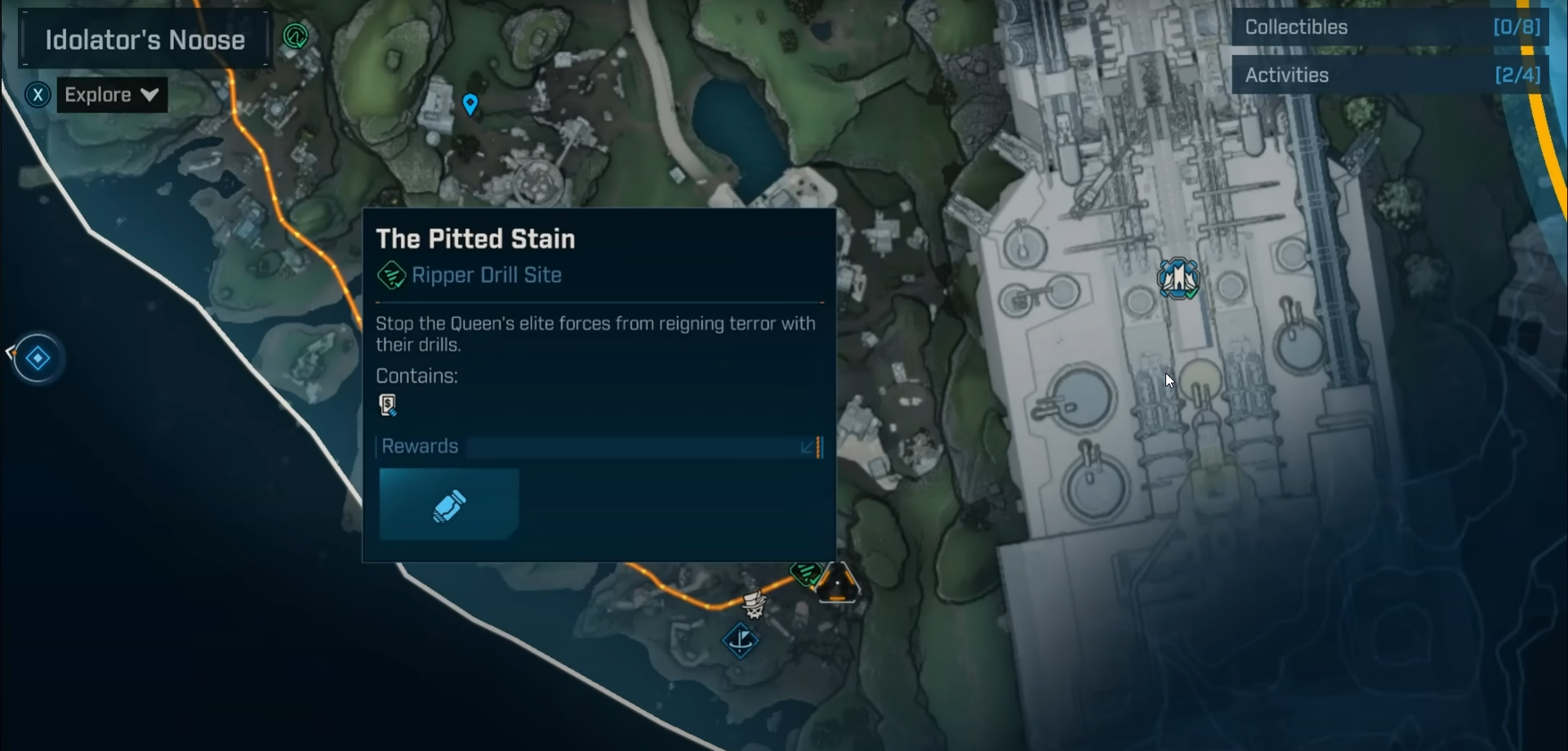Expand the Rewards section header

coord(599,446)
